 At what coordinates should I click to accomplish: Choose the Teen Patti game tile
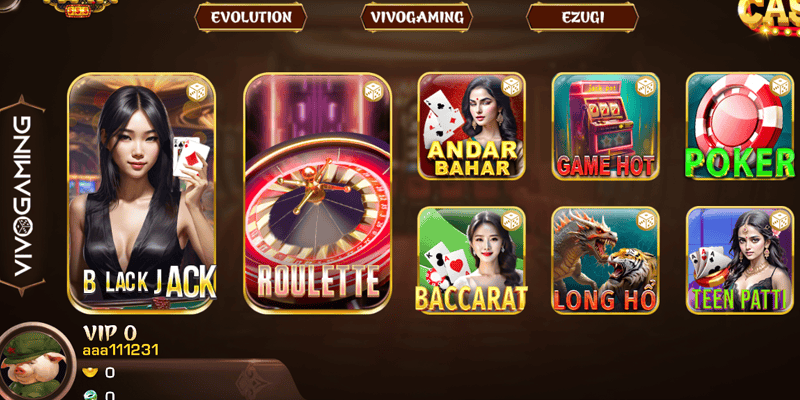740,260
